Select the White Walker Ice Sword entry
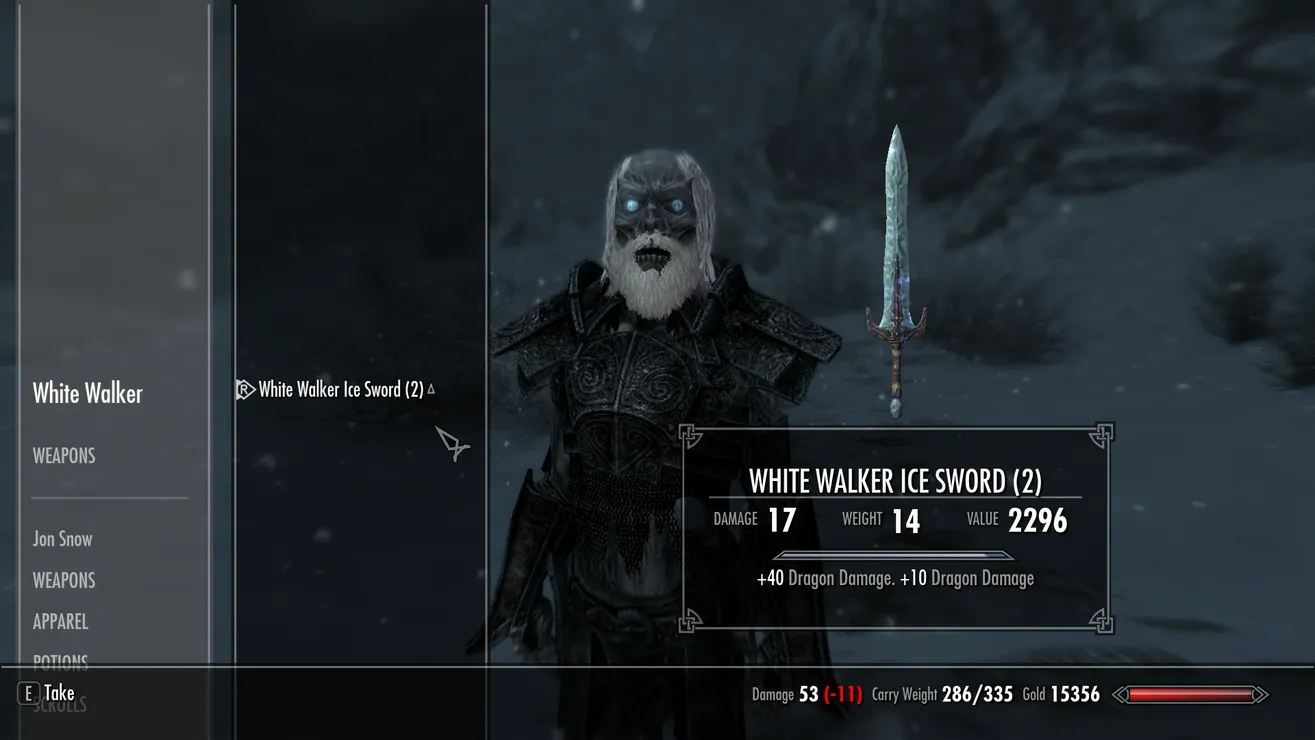 coord(340,390)
